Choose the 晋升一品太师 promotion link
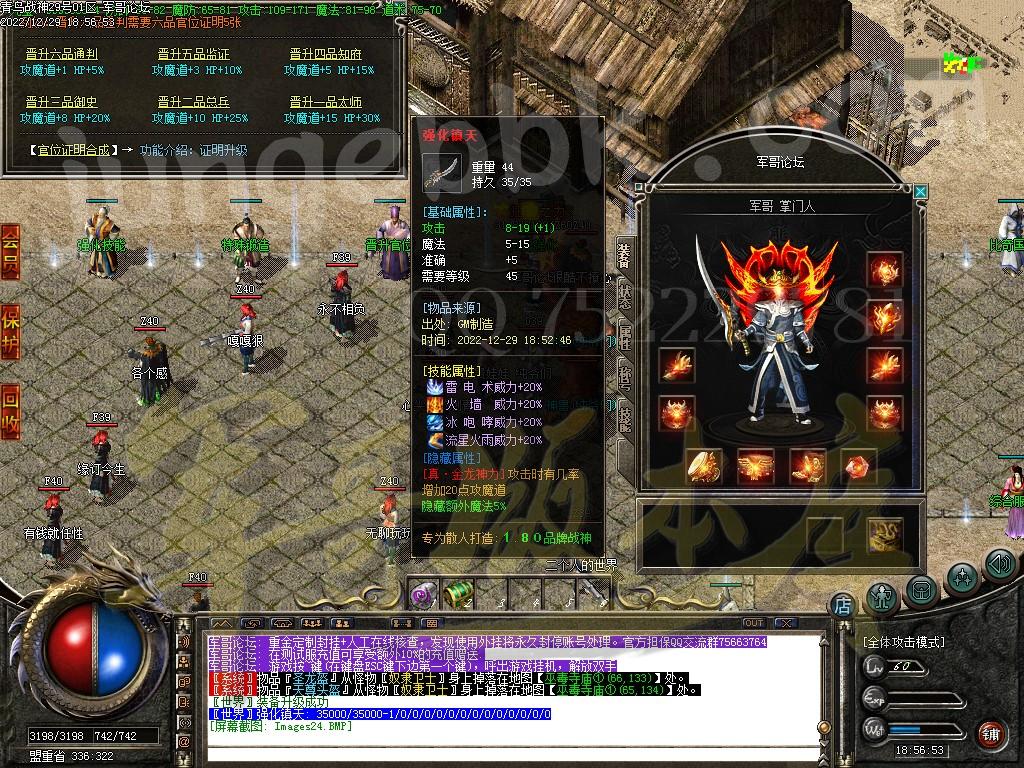 pyautogui.click(x=326, y=102)
